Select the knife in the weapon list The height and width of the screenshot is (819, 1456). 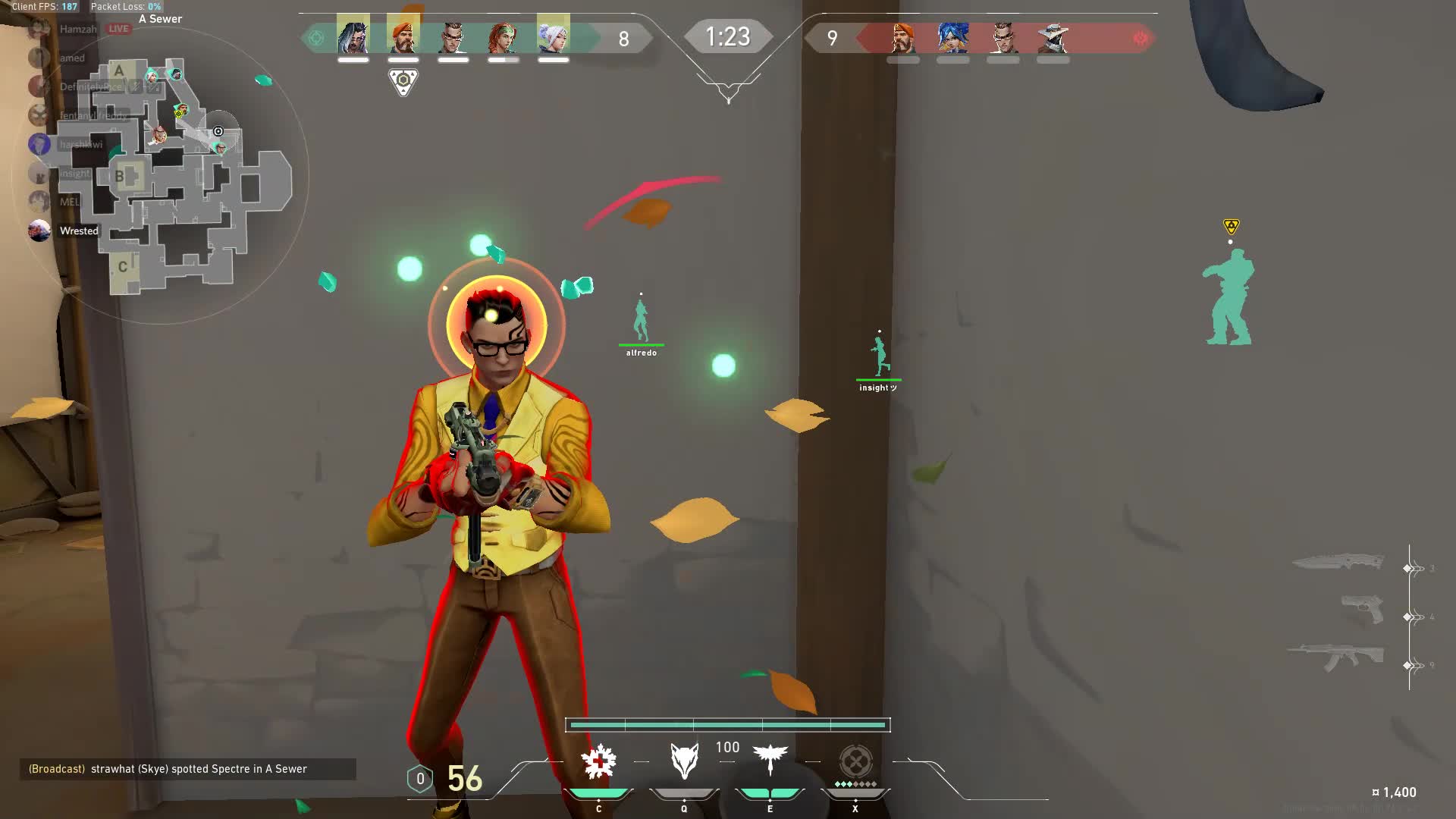pyautogui.click(x=1338, y=563)
